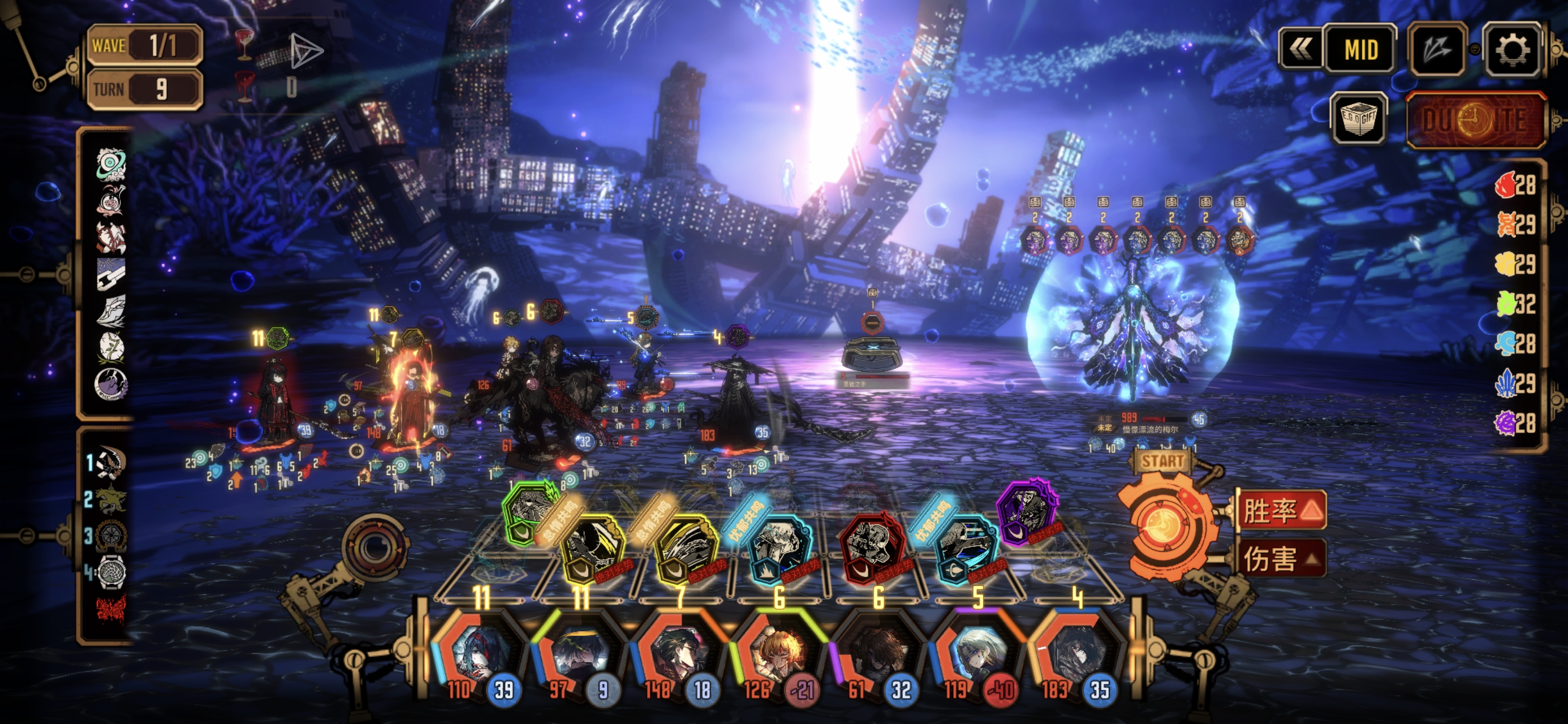Image resolution: width=1568 pixels, height=724 pixels.
Task: Choose the 胜率 auto-select option
Action: (x=1281, y=510)
